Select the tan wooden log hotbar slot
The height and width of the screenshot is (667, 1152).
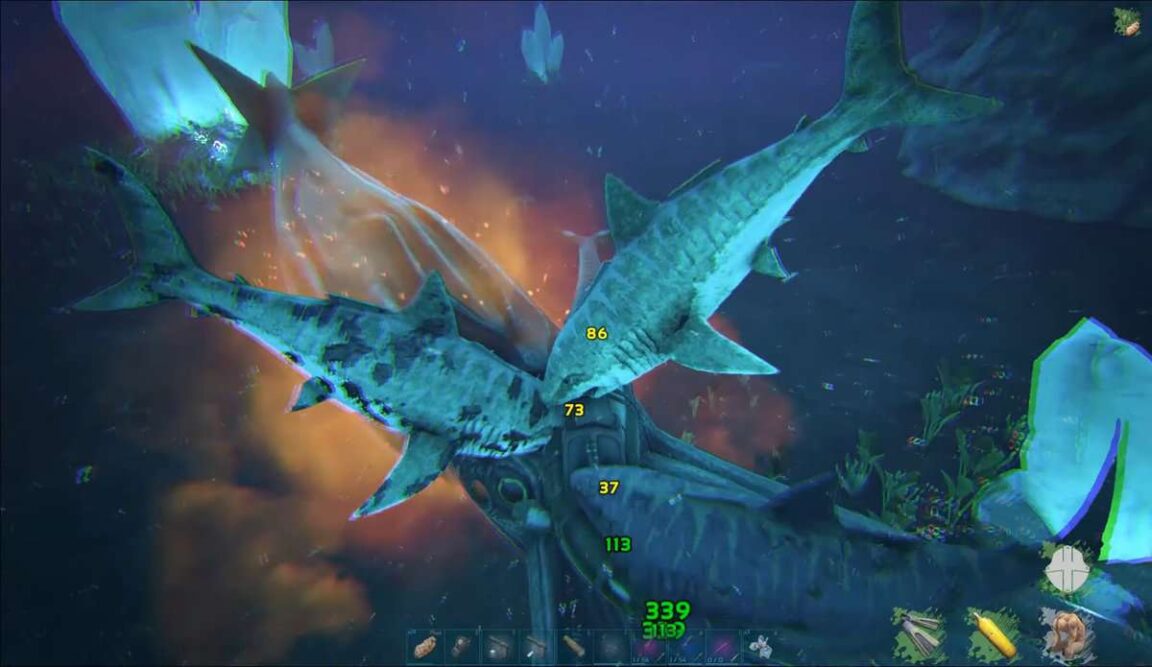pos(572,645)
